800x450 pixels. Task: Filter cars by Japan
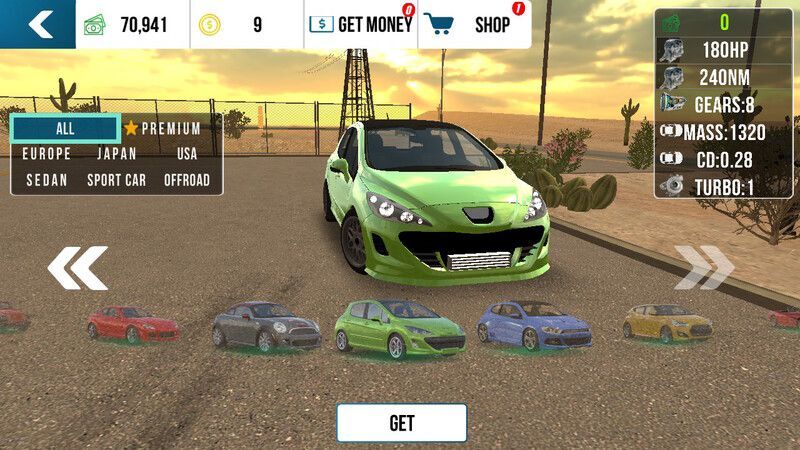click(x=117, y=154)
